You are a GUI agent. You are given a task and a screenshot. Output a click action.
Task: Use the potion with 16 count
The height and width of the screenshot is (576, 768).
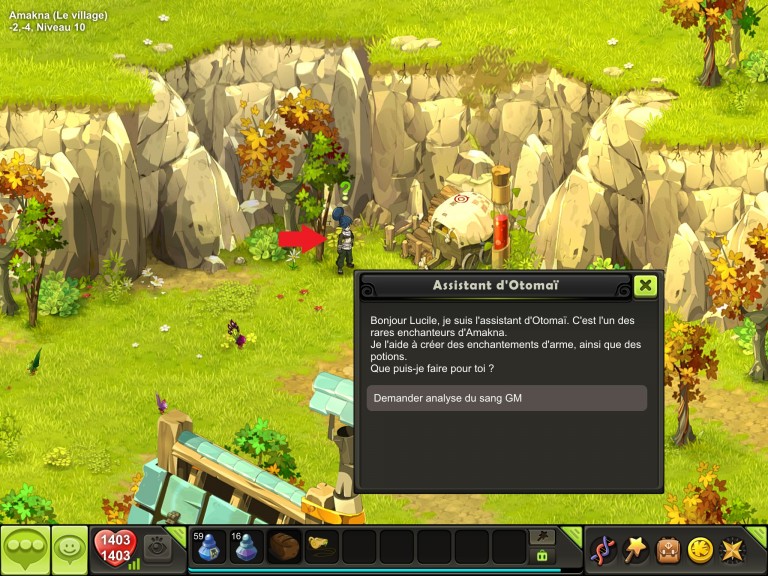coord(246,547)
